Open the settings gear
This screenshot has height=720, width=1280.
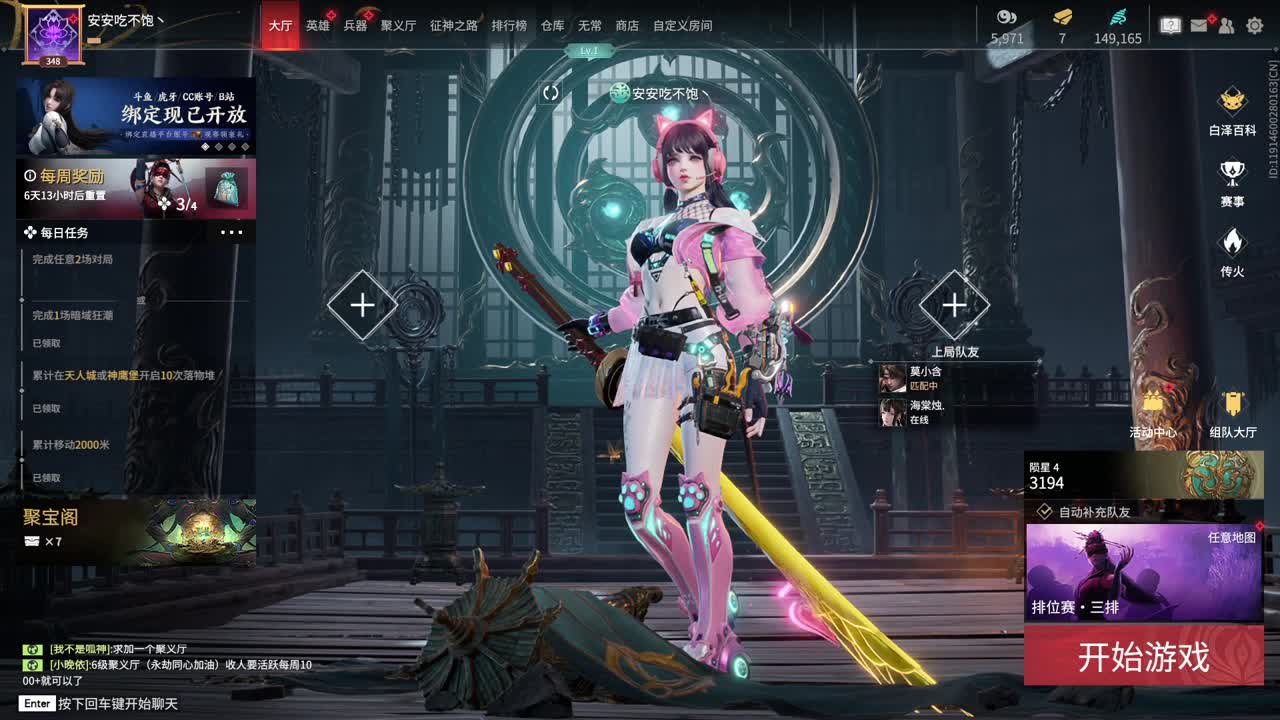coord(1255,24)
